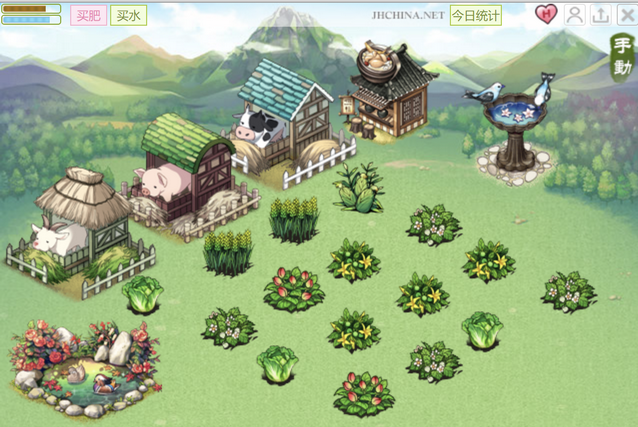Viewport: 638px width, 427px height.
Task: Click the pink heart H icon
Action: 546,14
